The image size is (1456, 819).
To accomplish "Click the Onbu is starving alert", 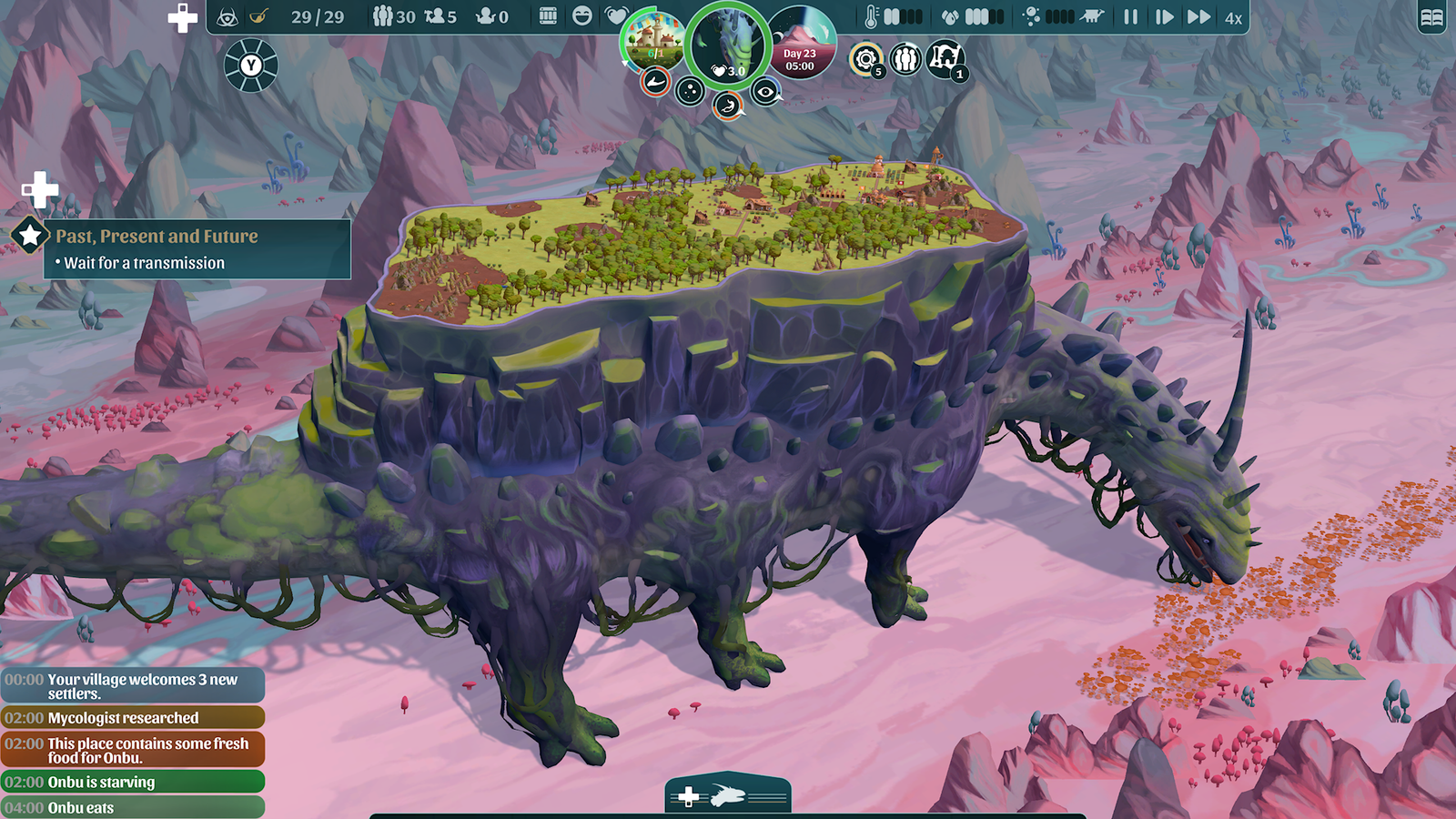I will pos(132,782).
